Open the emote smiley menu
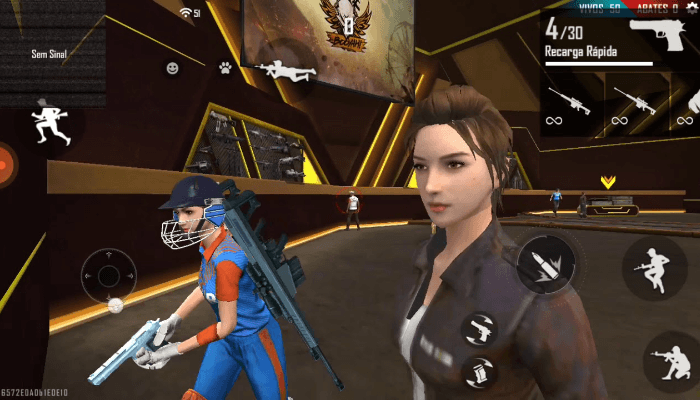 [x=172, y=68]
